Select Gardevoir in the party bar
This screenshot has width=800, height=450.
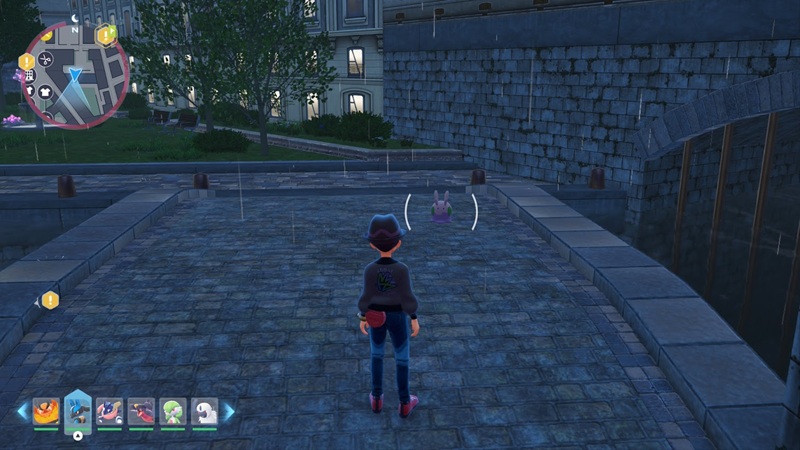172,410
